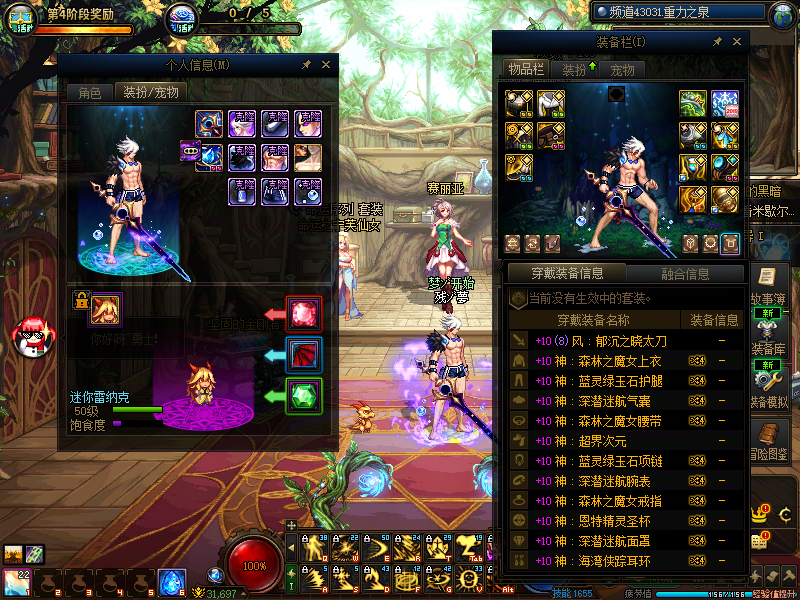Image resolution: width=800 pixels, height=600 pixels.
Task: Switch to the 角色 tab
Action: 90,92
